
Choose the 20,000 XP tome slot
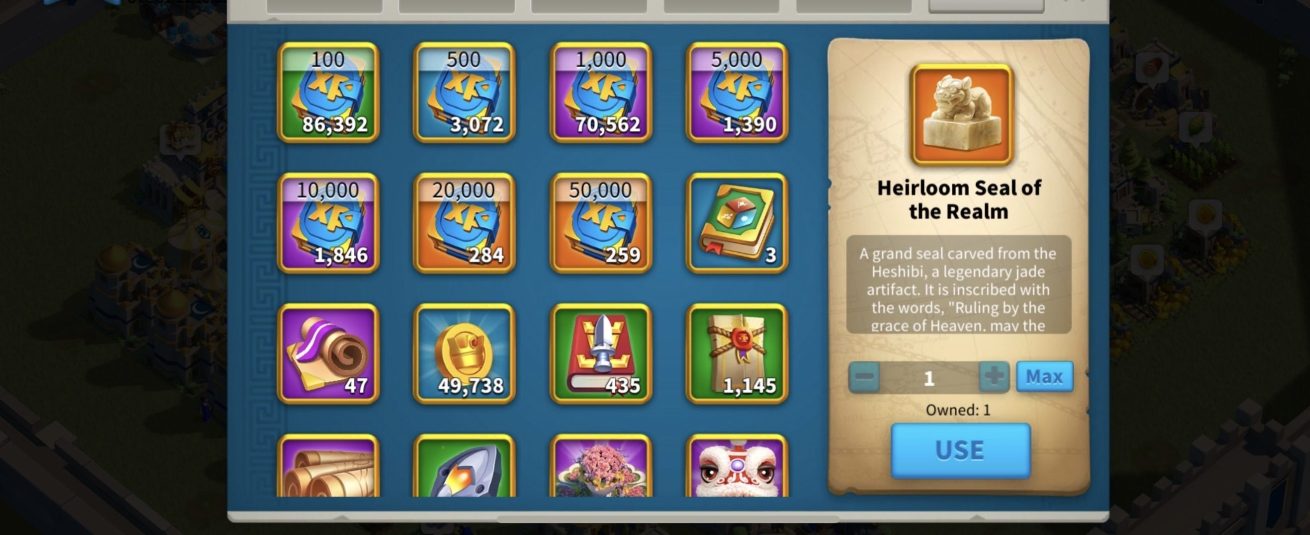tap(464, 223)
